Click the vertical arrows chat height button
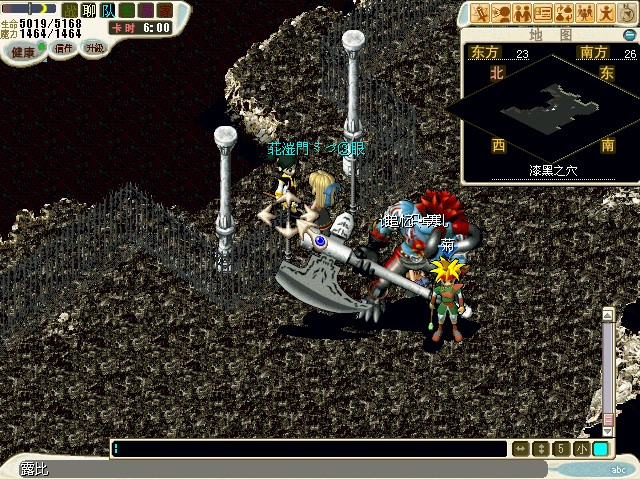Screen dimensions: 640x480 tap(541, 449)
